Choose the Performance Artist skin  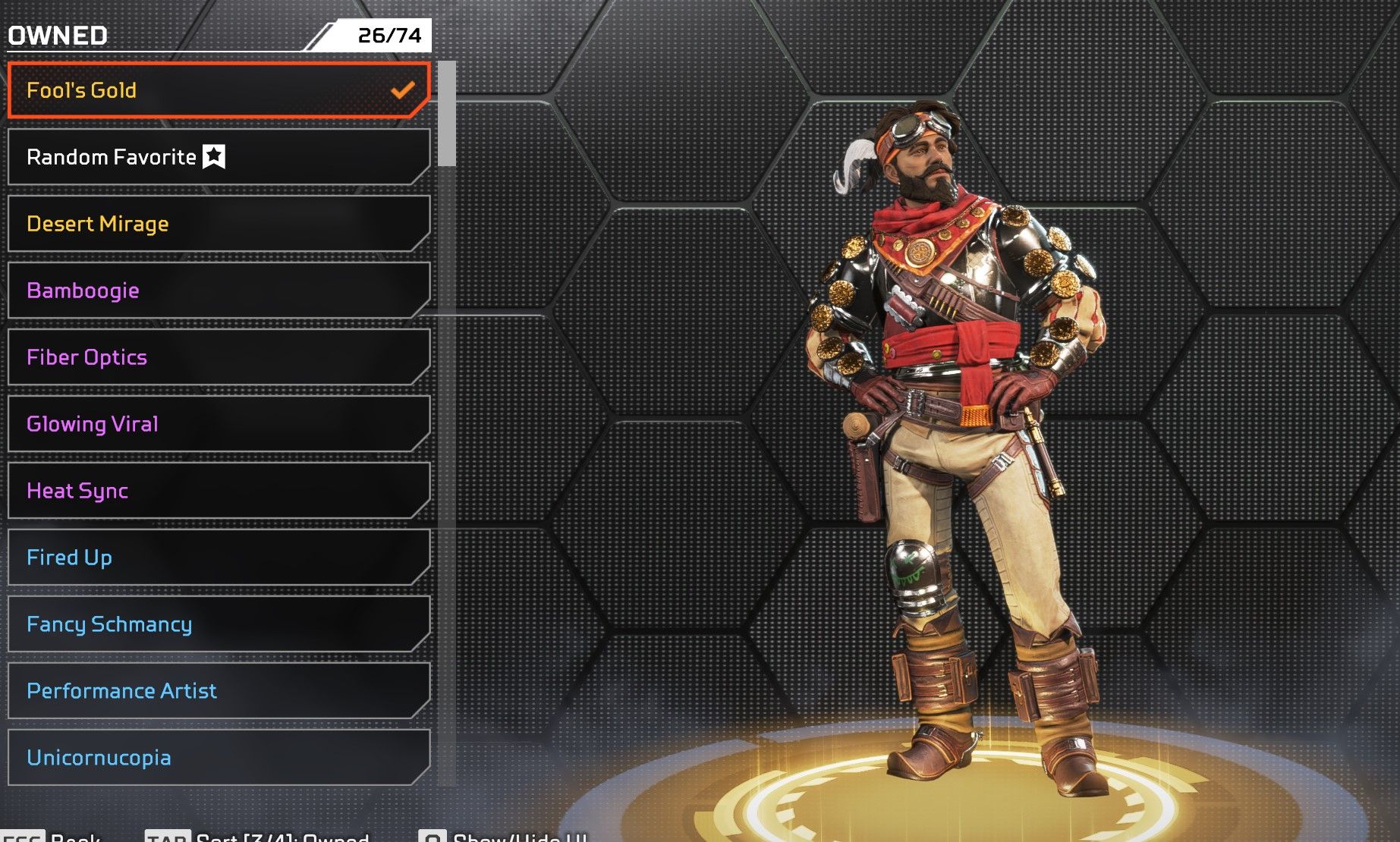(219, 691)
